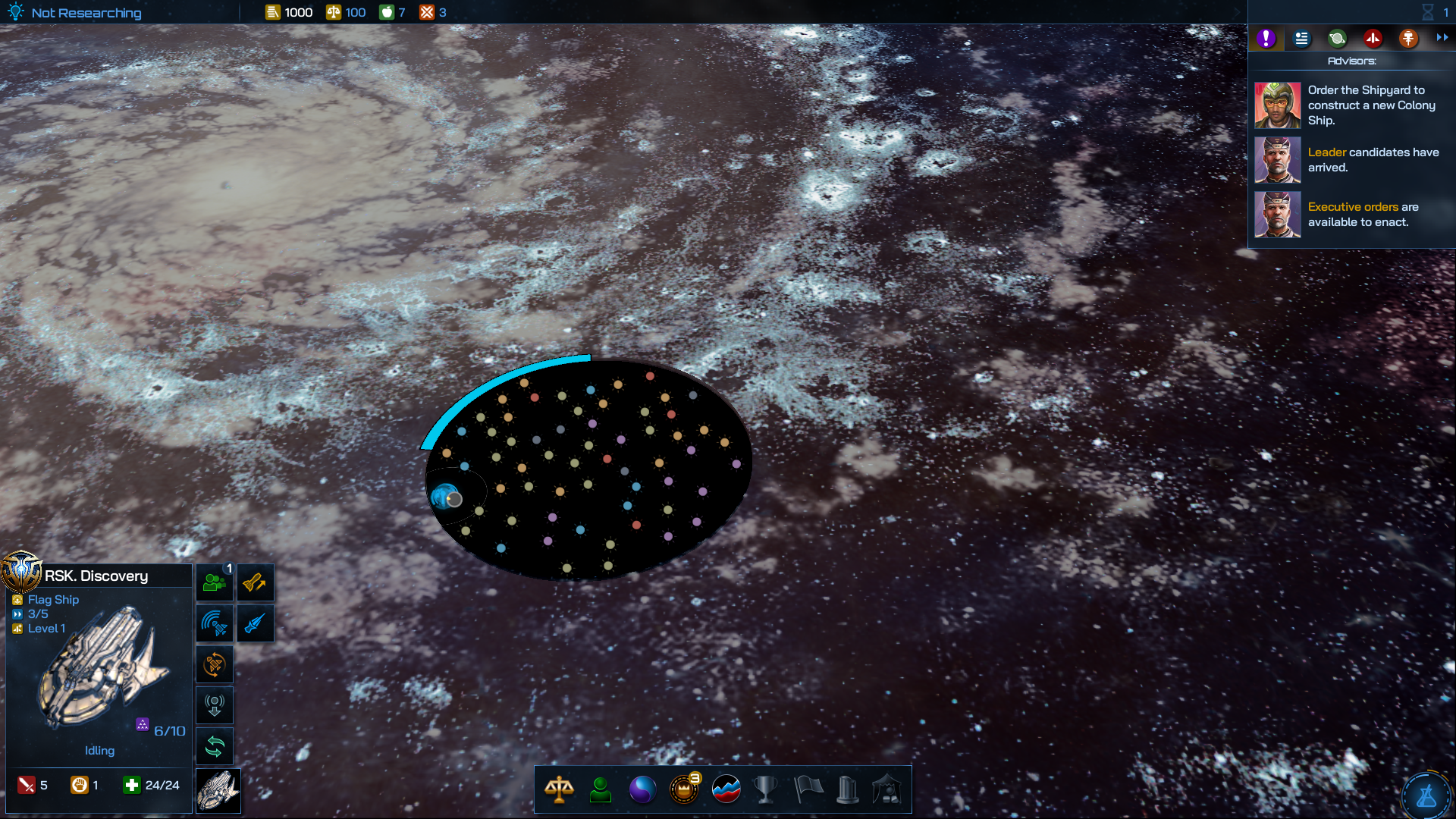
Task: Open the golden scales screen
Action: pyautogui.click(x=559, y=789)
